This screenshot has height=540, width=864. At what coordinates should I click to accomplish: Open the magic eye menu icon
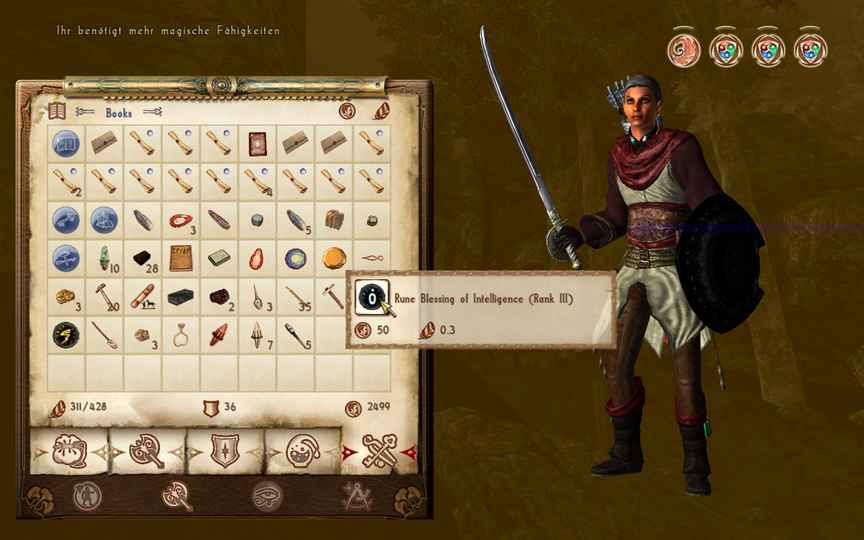pyautogui.click(x=267, y=496)
